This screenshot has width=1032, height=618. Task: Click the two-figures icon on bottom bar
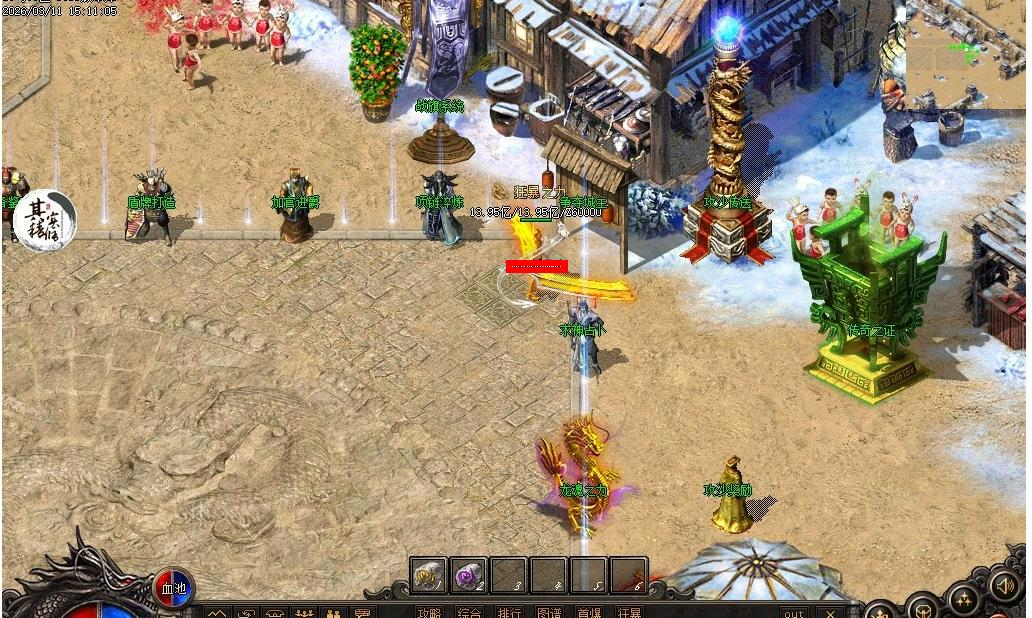[334, 612]
